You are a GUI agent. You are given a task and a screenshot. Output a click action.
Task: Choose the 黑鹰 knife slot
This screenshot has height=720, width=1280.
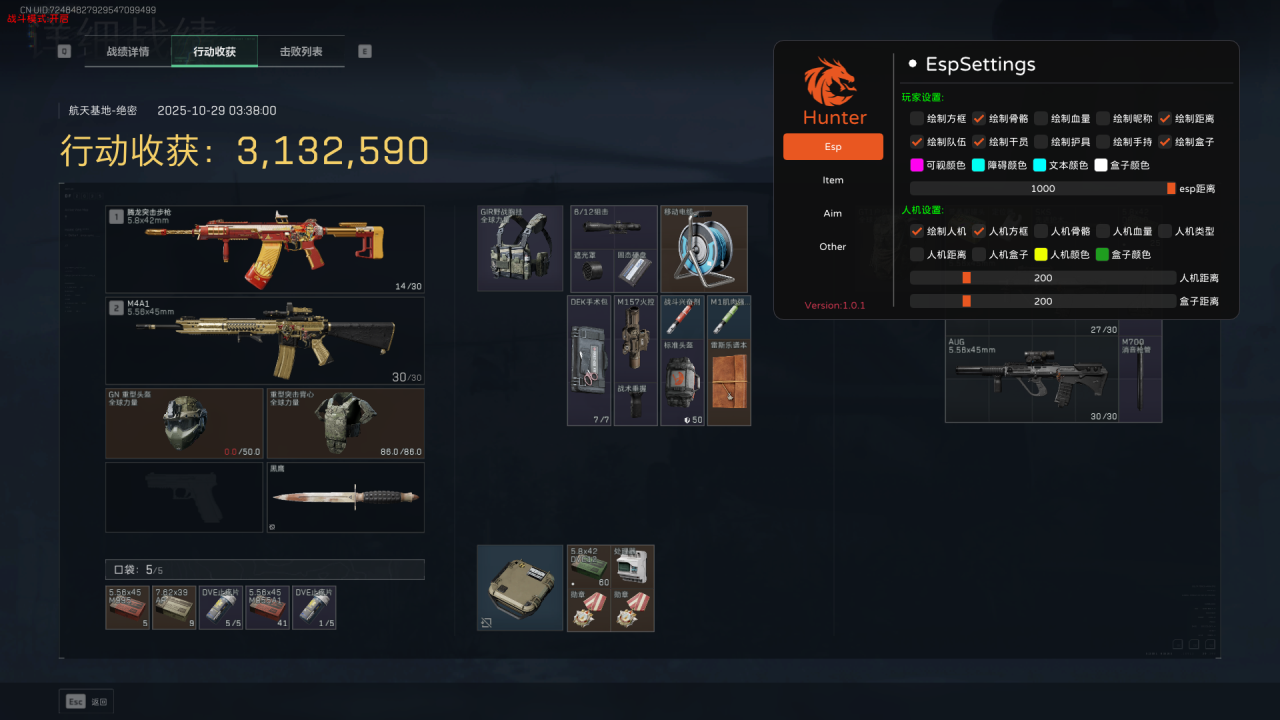pos(345,497)
